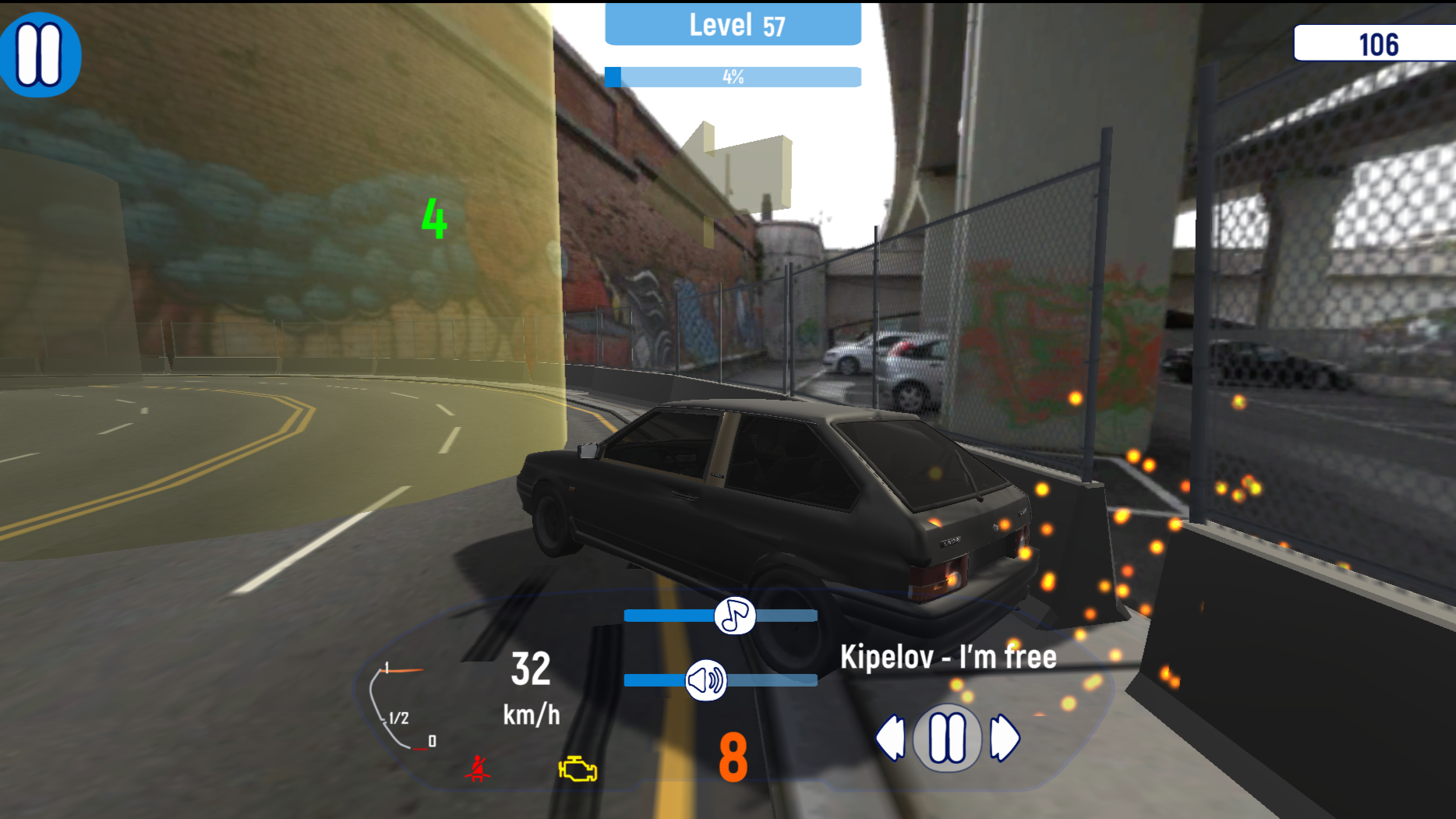Tap the 32 km/h speed readout

530,687
